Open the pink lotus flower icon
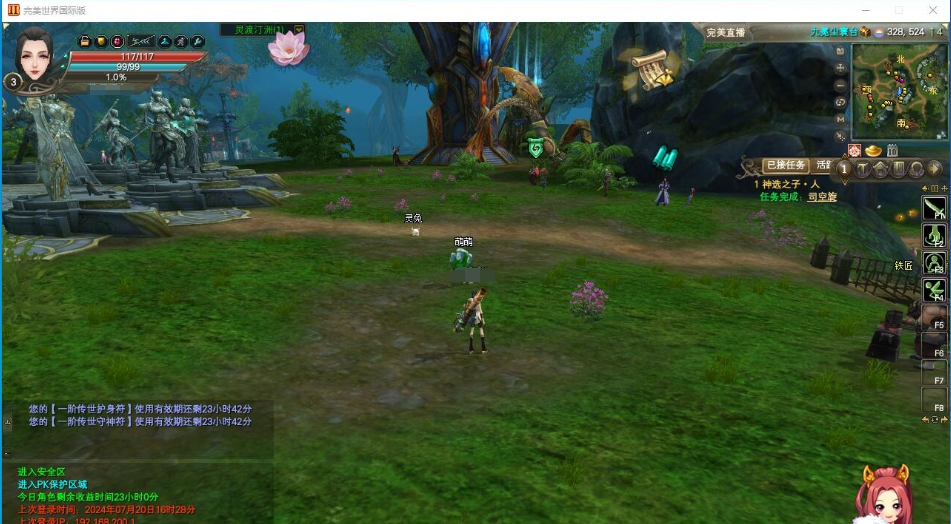Screen dimensions: 951x524 pyautogui.click(x=289, y=48)
